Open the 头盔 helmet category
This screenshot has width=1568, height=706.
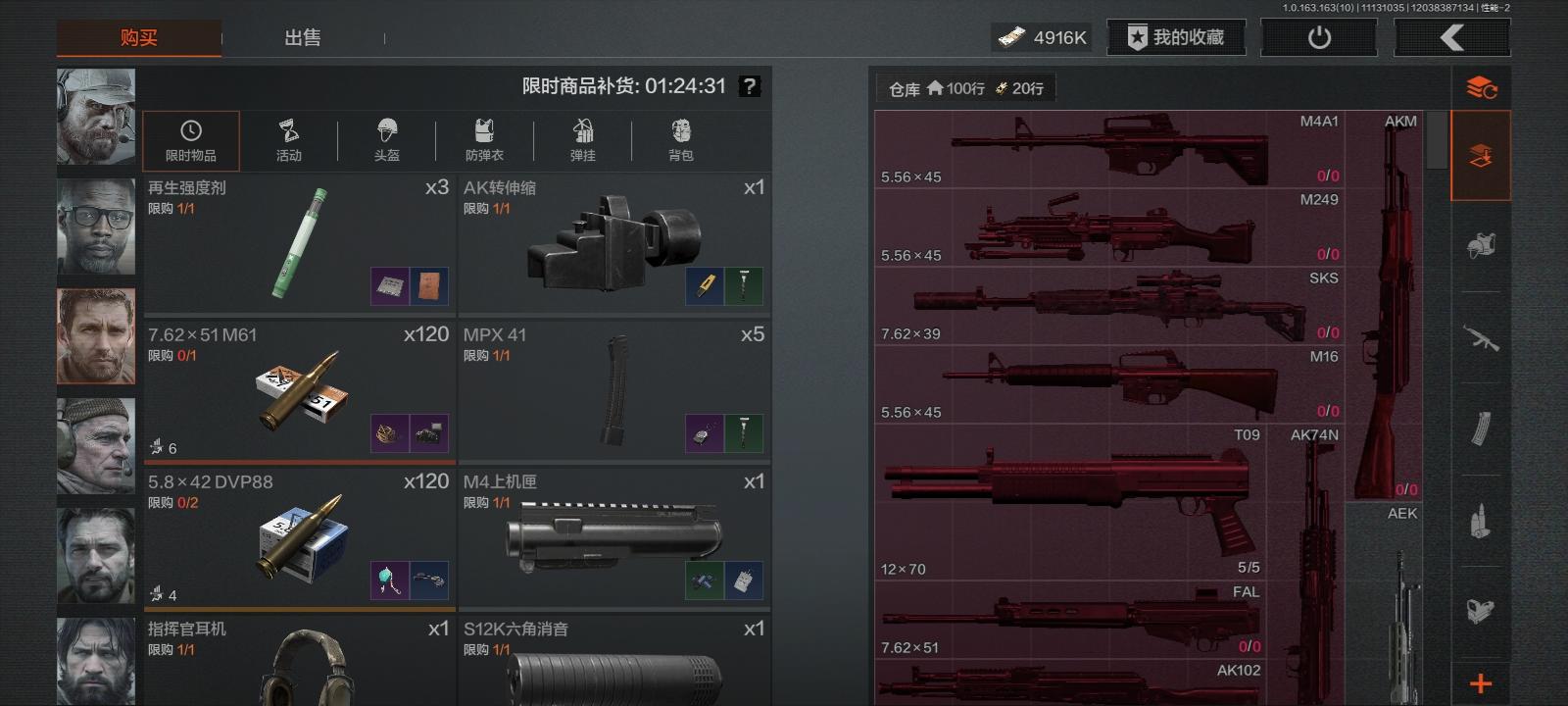pyautogui.click(x=388, y=140)
